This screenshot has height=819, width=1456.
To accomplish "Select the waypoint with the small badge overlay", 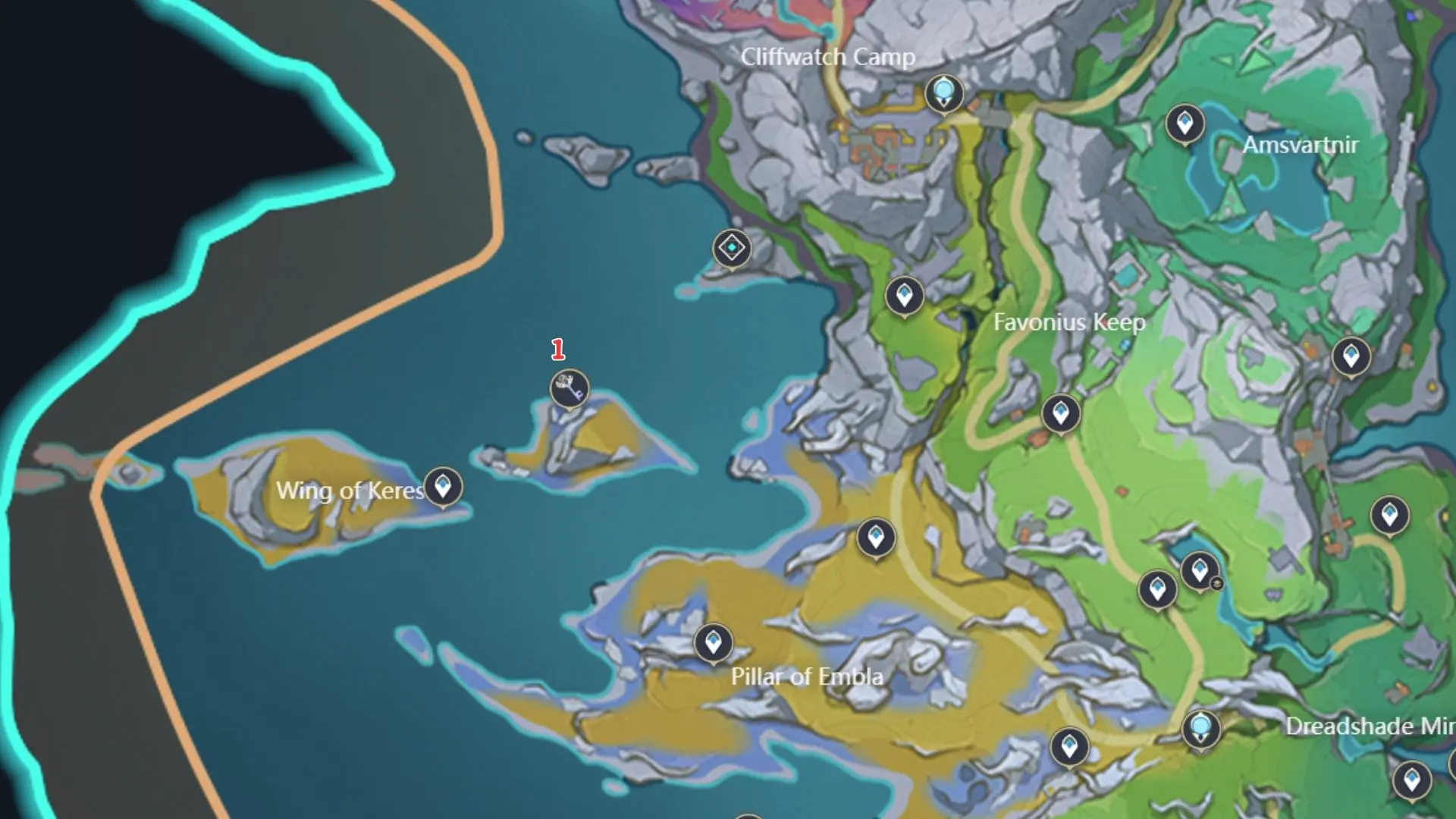I will [1198, 569].
